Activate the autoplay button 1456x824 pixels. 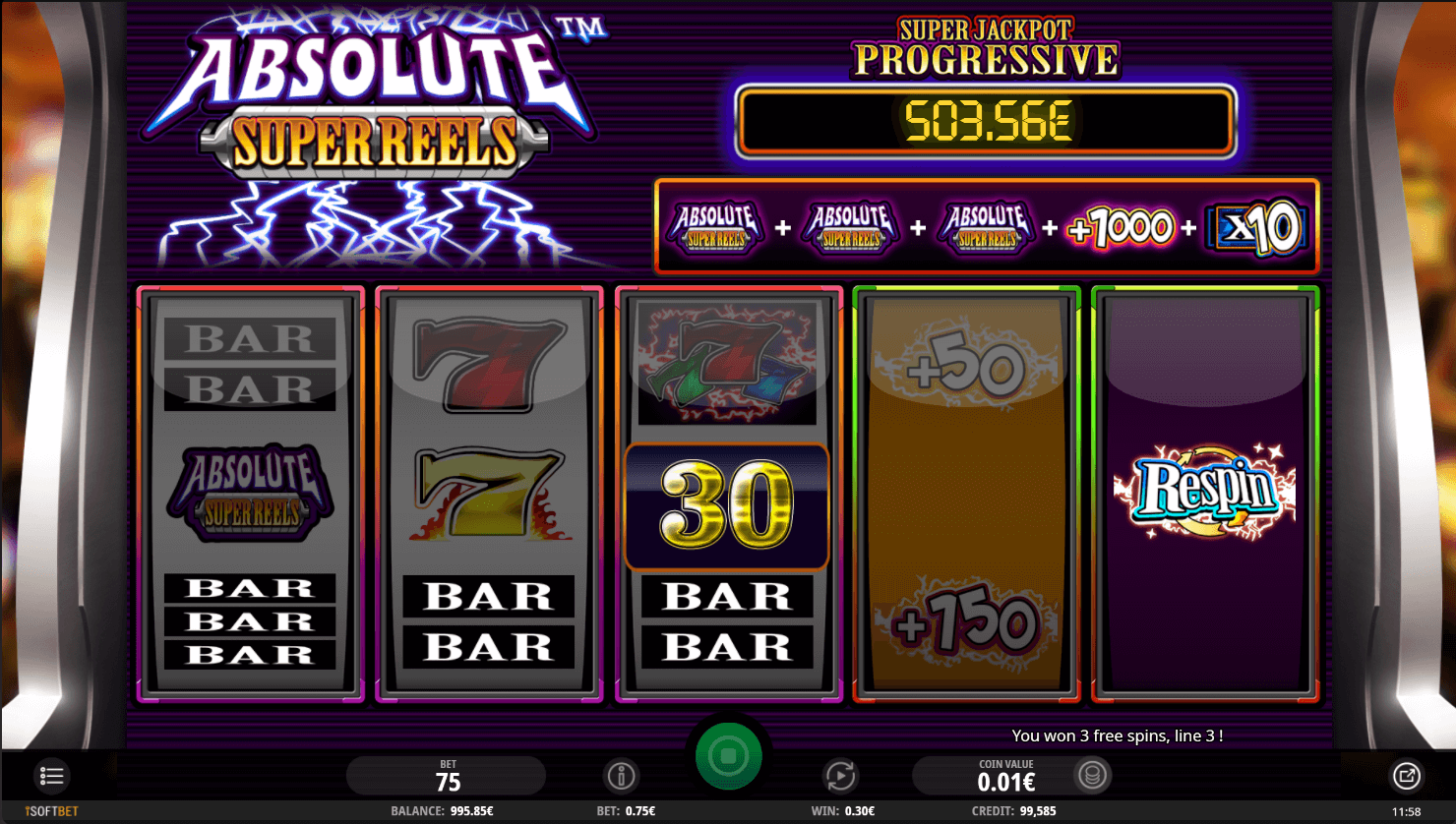[840, 776]
